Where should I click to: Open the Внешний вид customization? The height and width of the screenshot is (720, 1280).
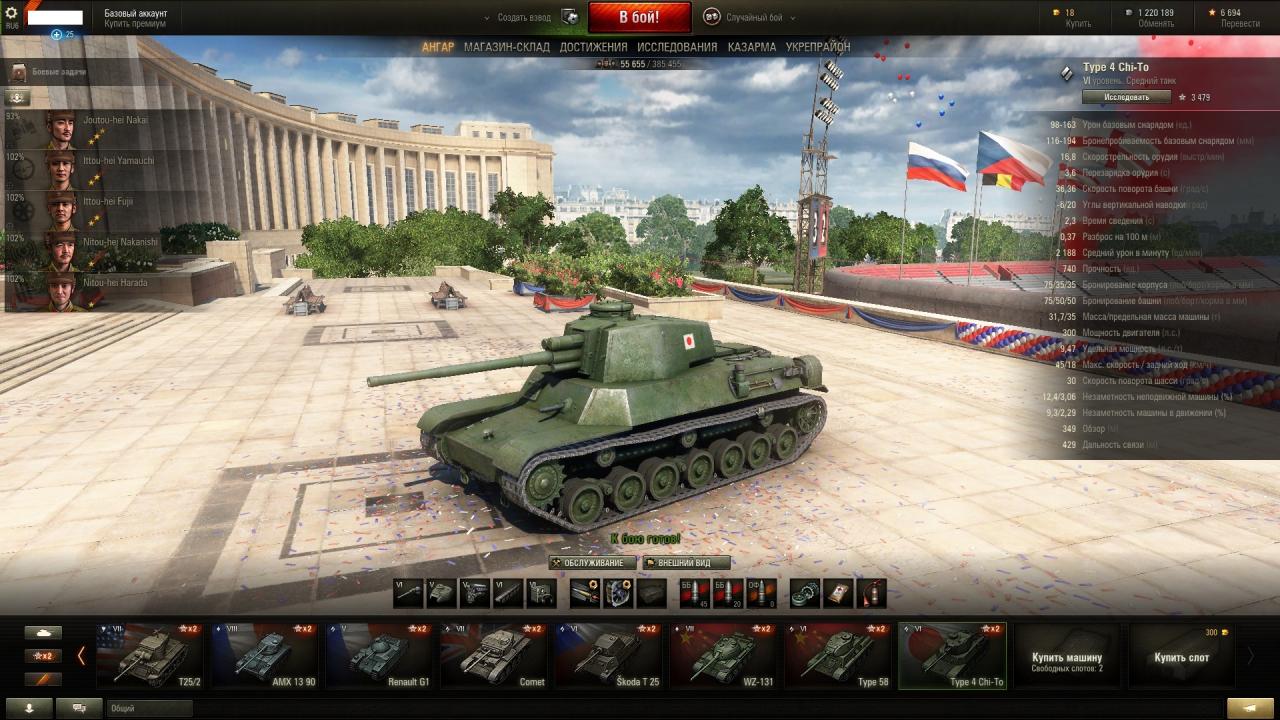(686, 563)
